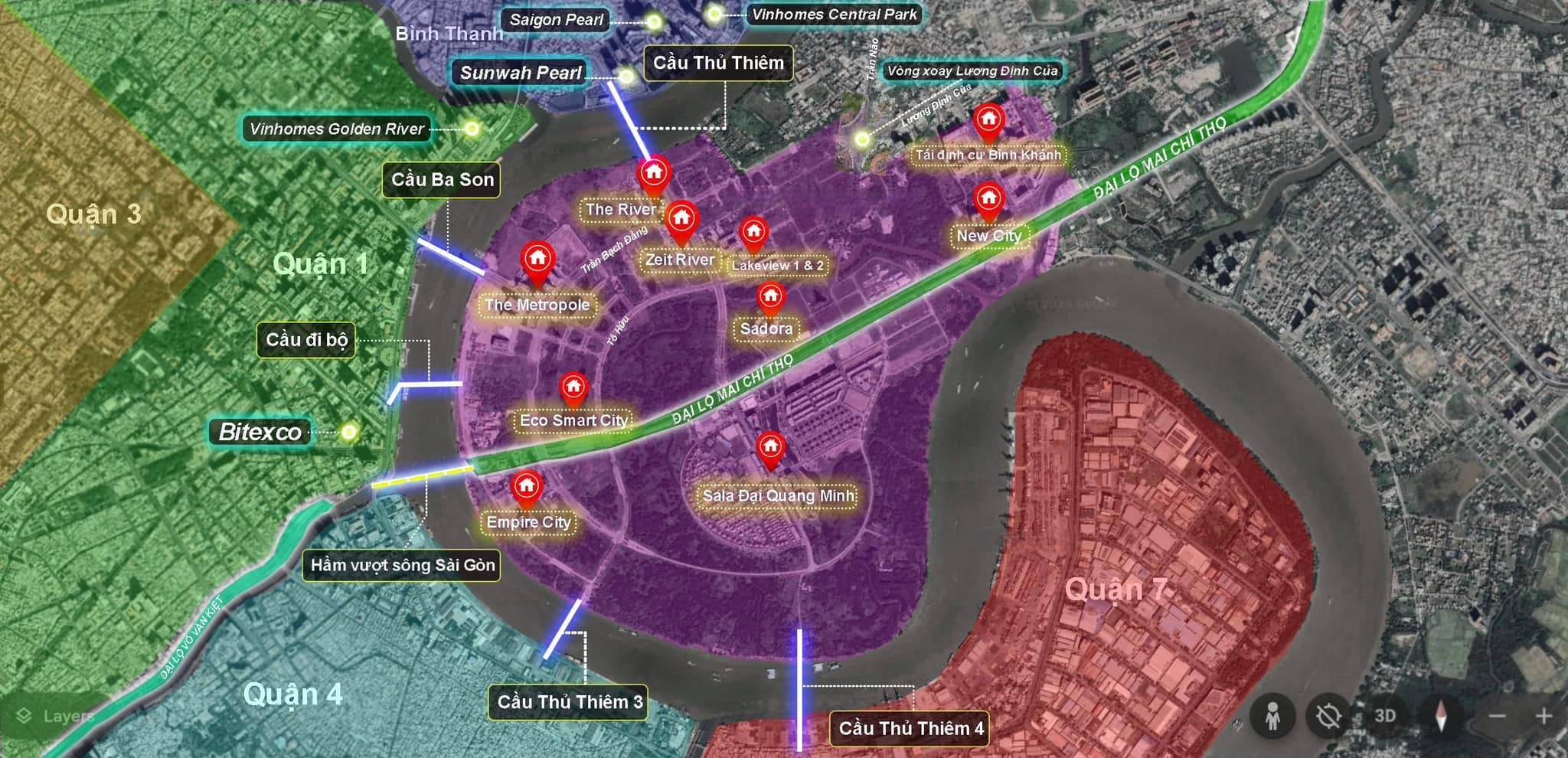The image size is (1568, 758).
Task: Select the Zeit River house pin
Action: click(681, 219)
